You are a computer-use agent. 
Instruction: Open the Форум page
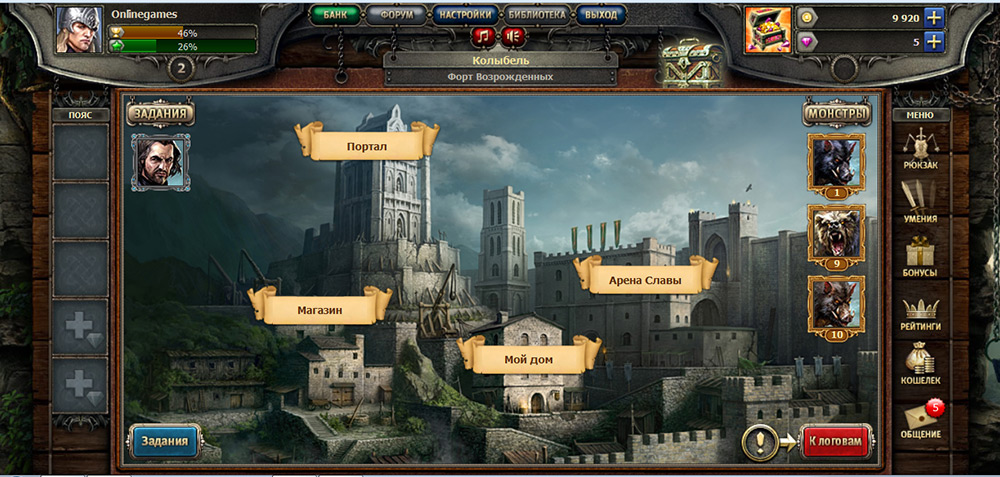coord(395,15)
